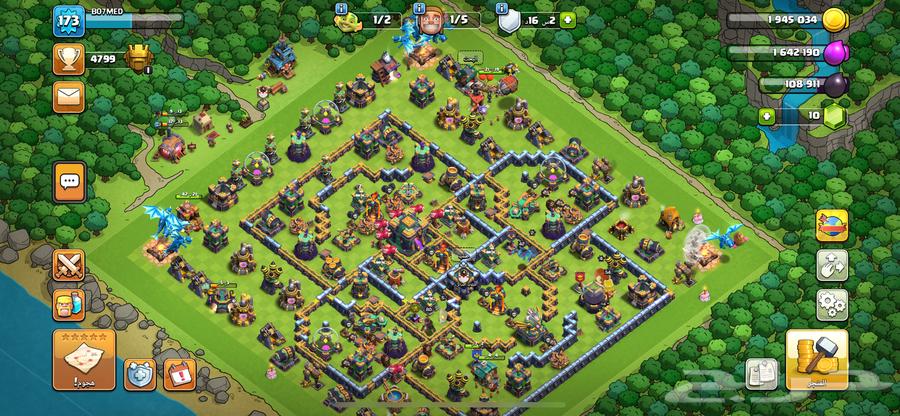Open the blue shield protection button
Image resolution: width=900 pixels, height=416 pixels.
[138, 374]
